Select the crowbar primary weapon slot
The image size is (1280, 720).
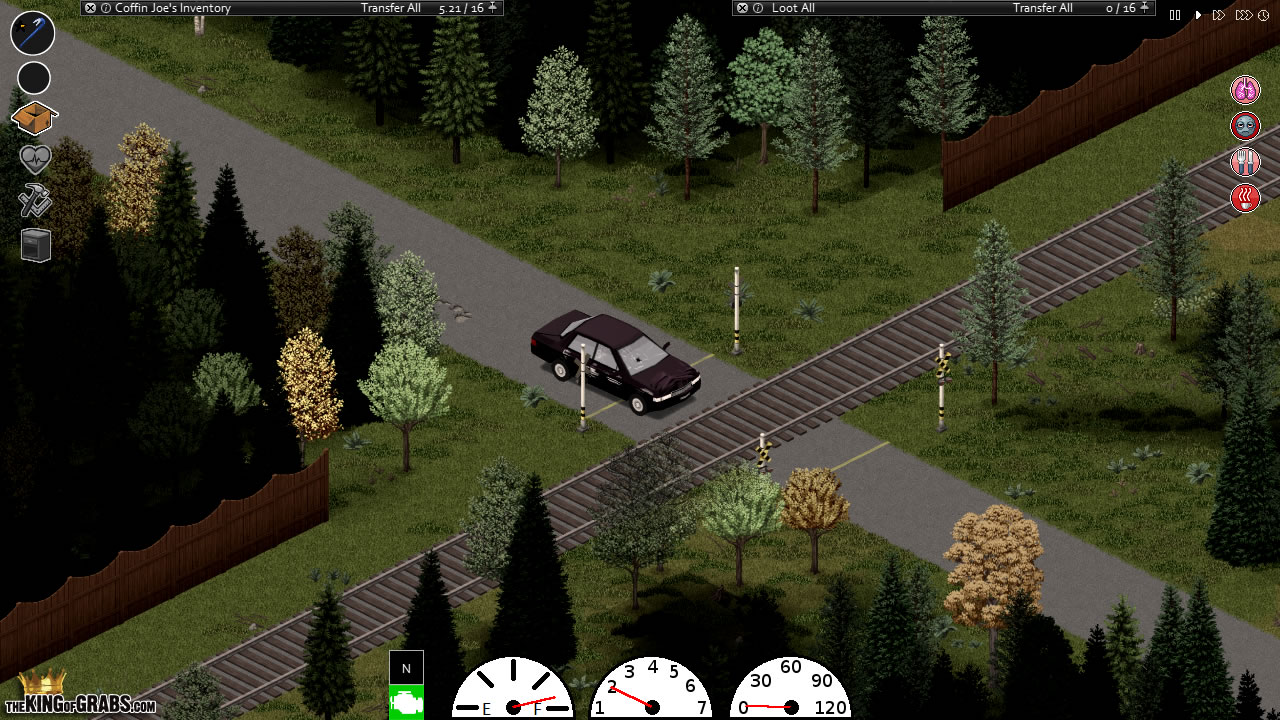coord(33,33)
